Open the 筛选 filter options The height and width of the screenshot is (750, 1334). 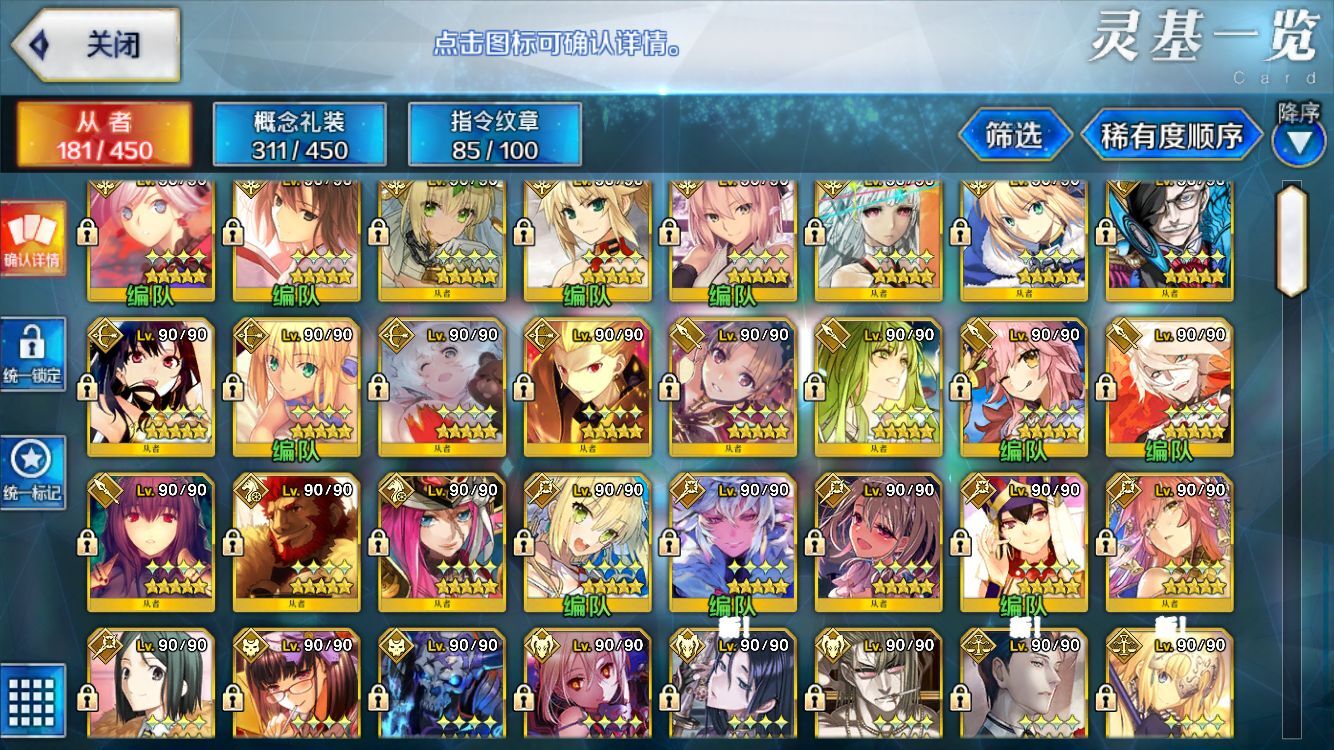[1014, 135]
